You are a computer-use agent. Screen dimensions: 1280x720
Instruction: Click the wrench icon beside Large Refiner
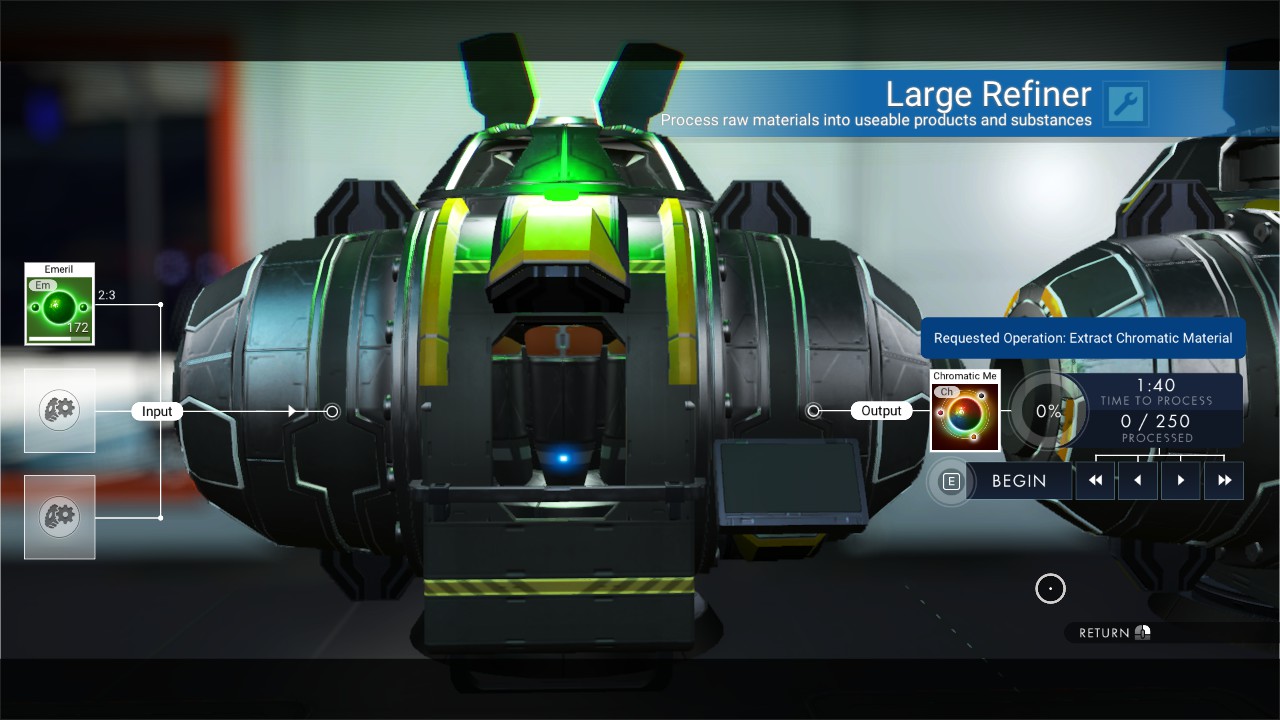pyautogui.click(x=1126, y=104)
